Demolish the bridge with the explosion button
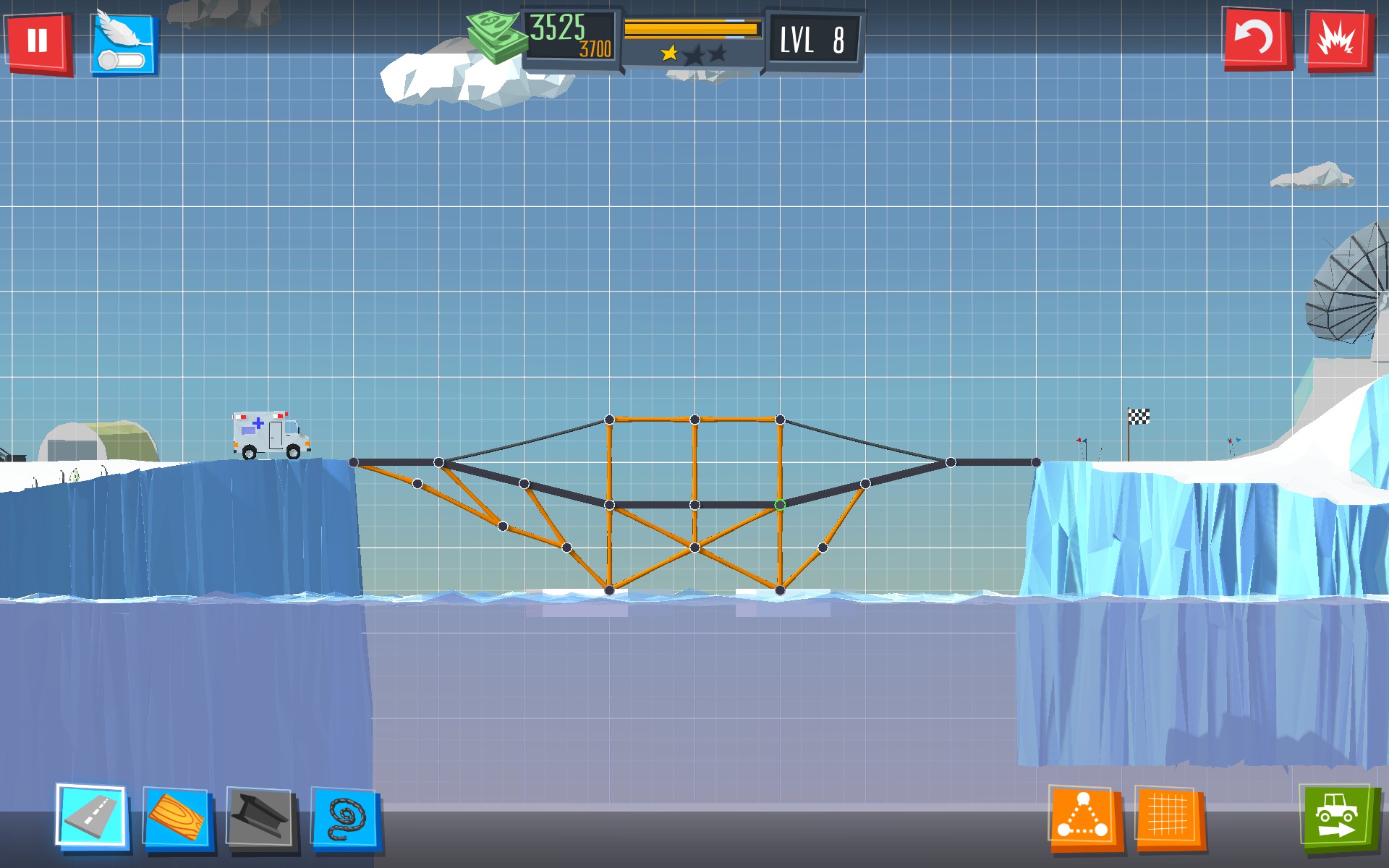This screenshot has width=1389, height=868. click(x=1339, y=40)
